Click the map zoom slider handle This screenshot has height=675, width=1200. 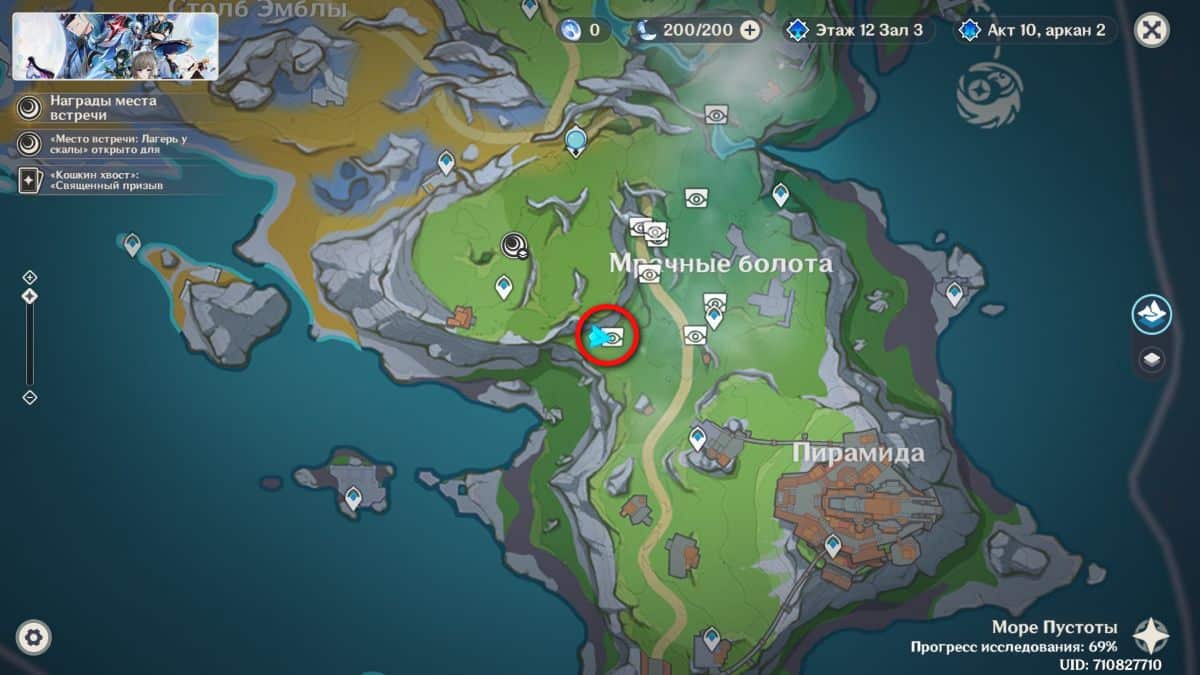pyautogui.click(x=30, y=296)
